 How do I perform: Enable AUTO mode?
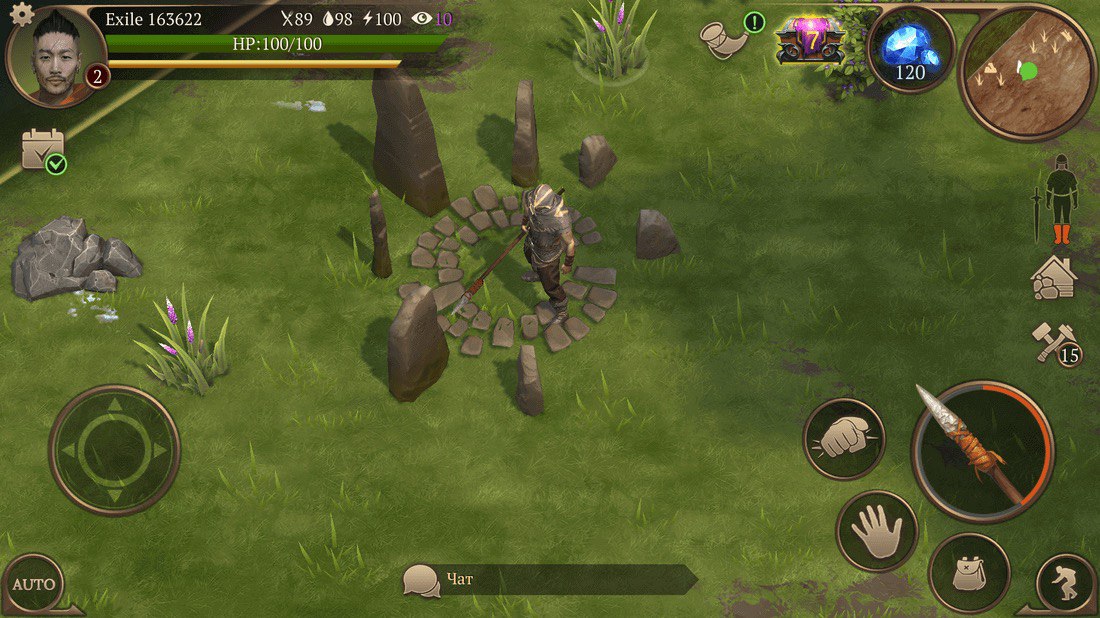pyautogui.click(x=34, y=584)
